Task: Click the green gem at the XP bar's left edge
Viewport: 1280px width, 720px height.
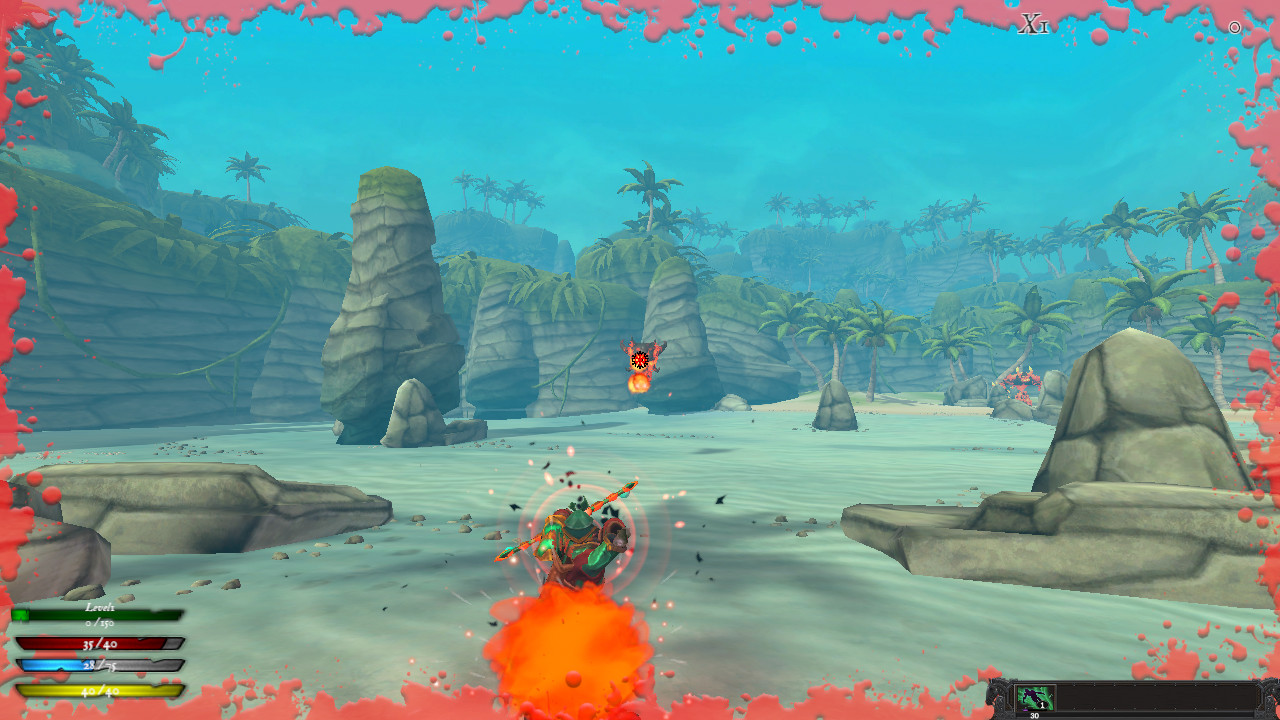Action: coord(20,614)
